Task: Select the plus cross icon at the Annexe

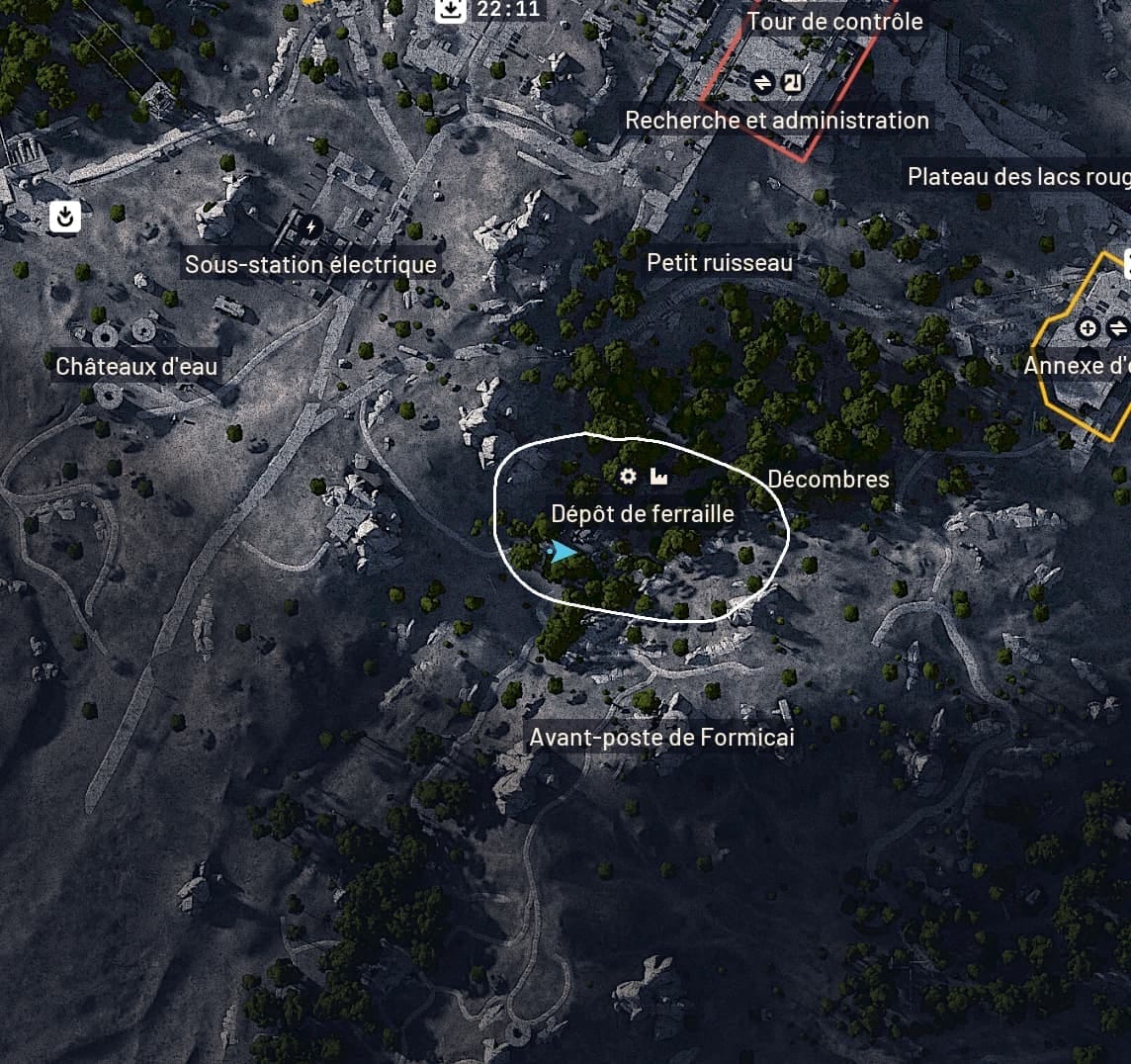Action: tap(1087, 328)
